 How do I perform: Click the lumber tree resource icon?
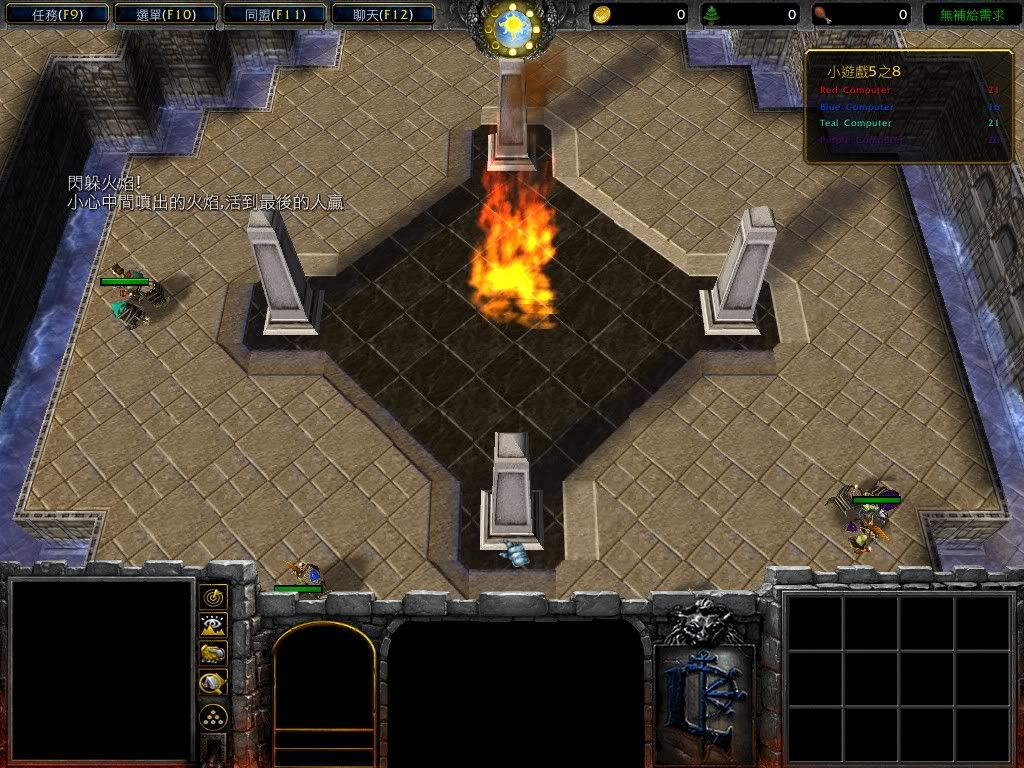tap(712, 15)
